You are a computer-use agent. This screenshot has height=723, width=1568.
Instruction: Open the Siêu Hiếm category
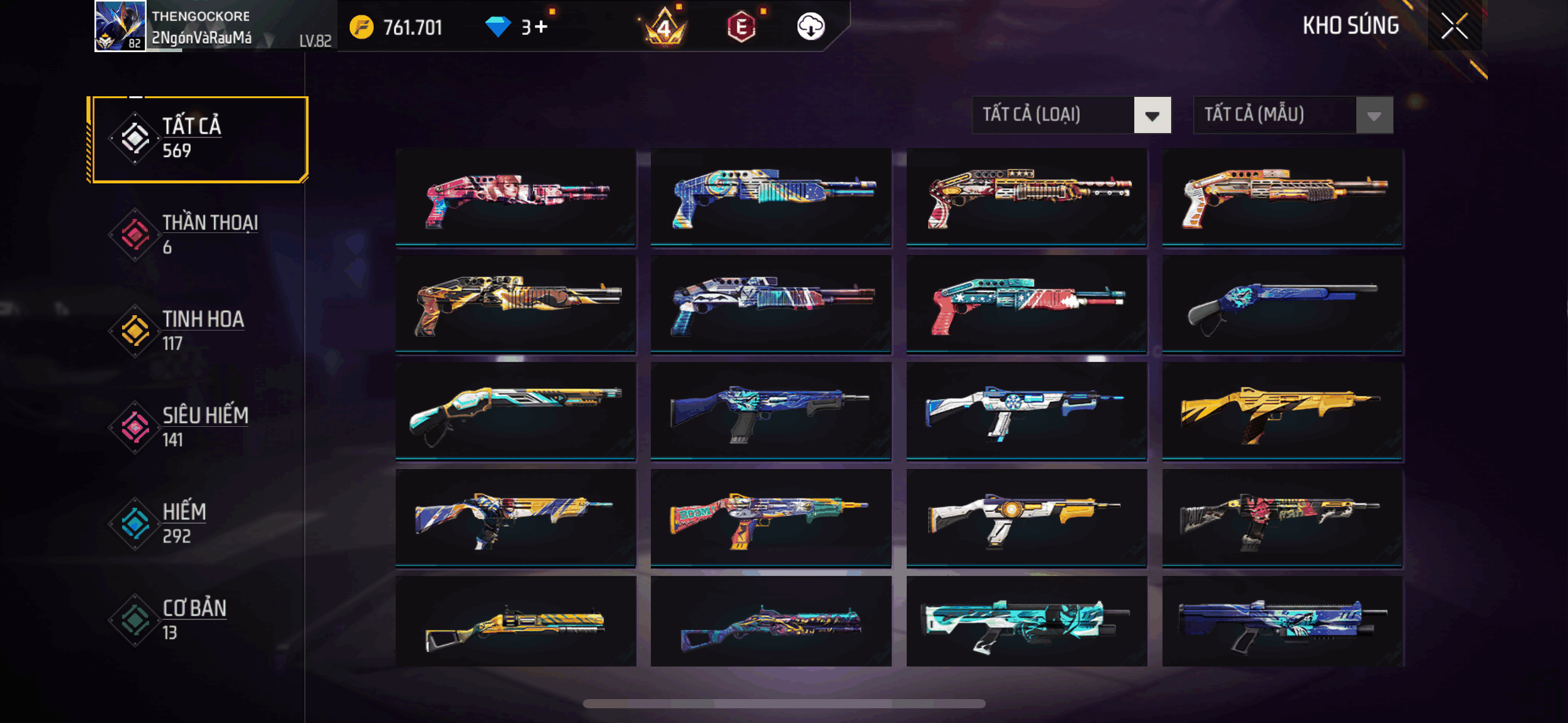click(x=198, y=427)
